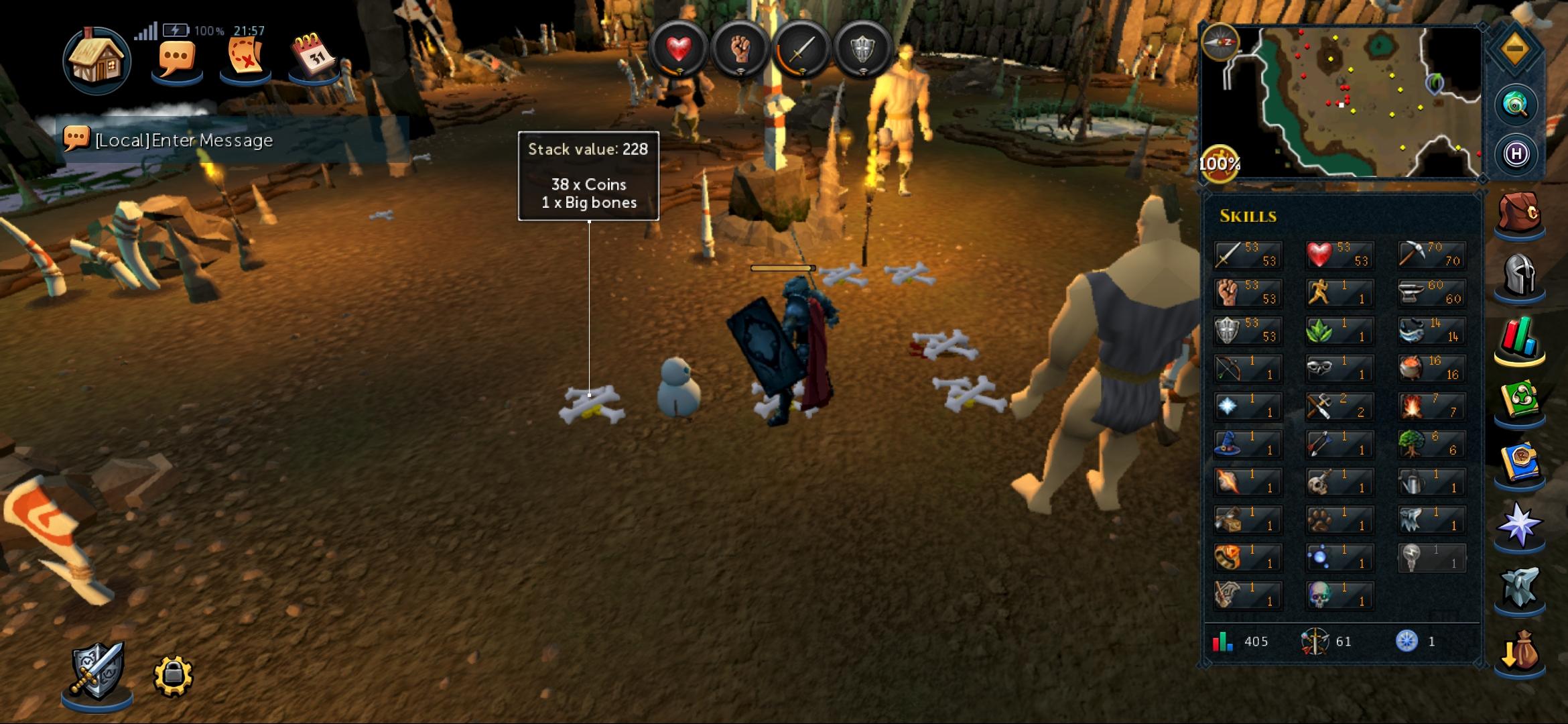
Task: Tap the home teleport H button
Action: (x=1518, y=154)
